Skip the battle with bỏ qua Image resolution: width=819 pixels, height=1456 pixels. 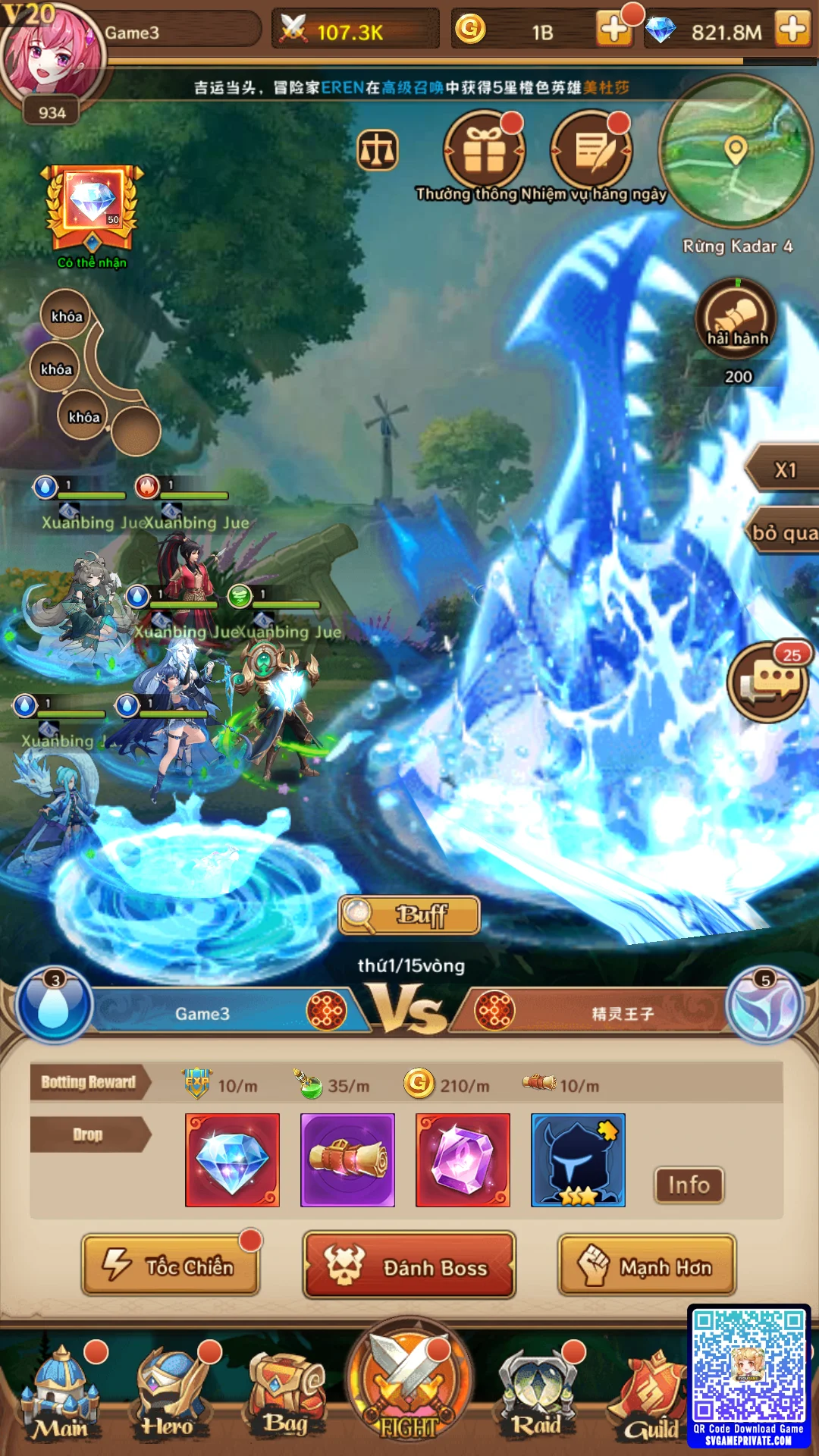pos(785,533)
